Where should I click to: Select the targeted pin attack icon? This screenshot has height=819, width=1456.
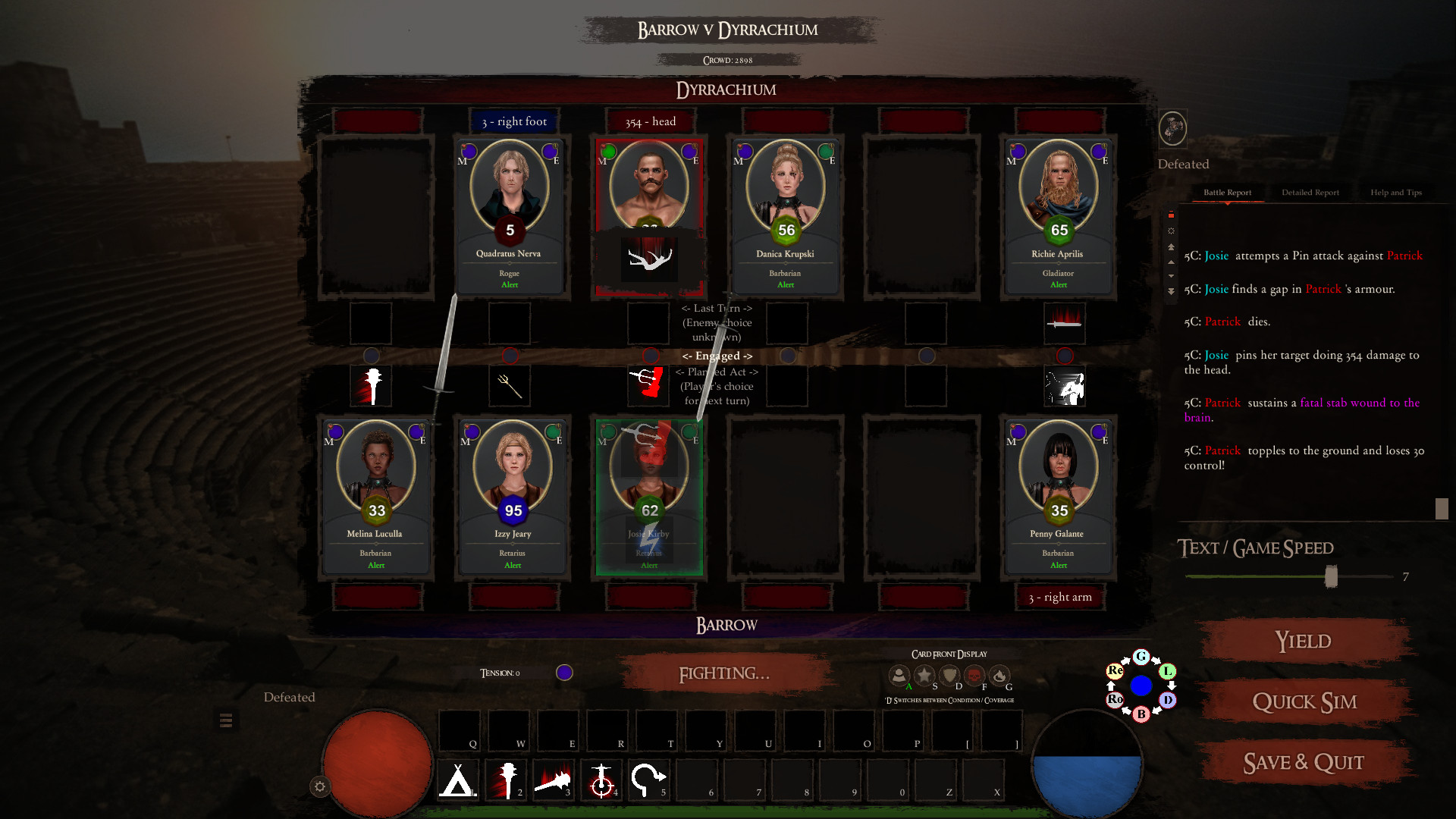click(603, 780)
